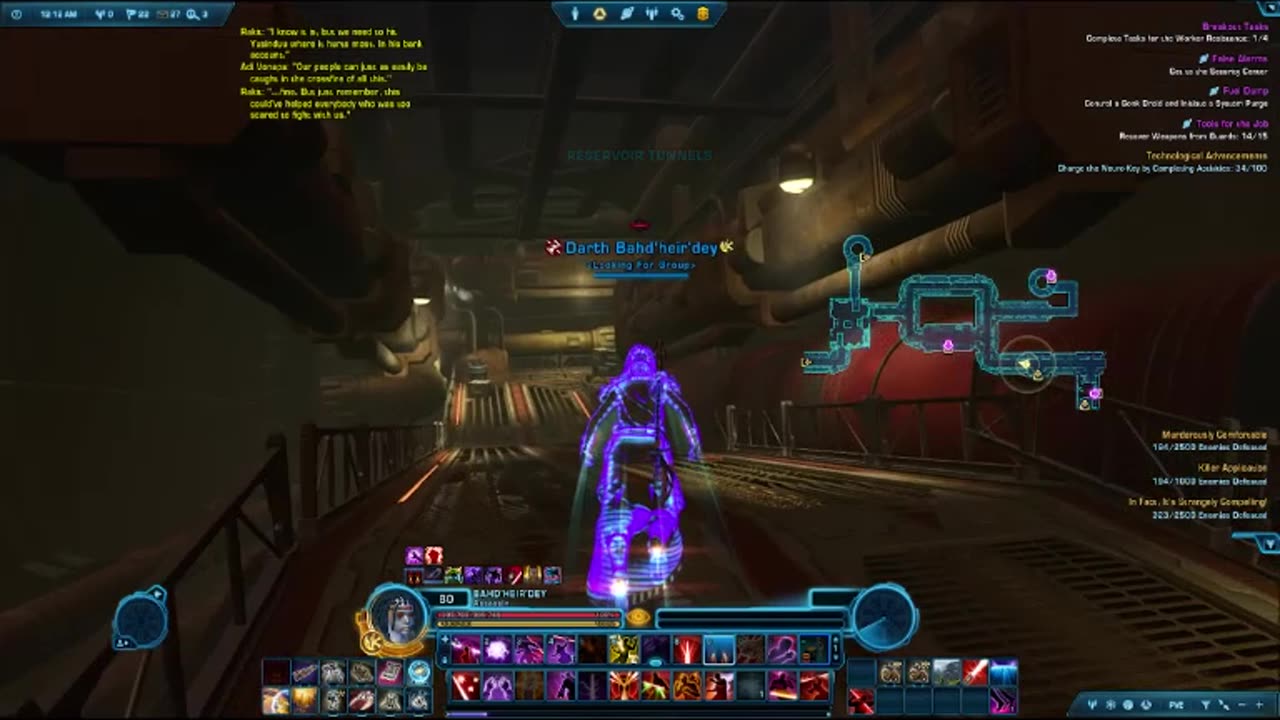Collapse the quest tracker with the right-edge arrow
This screenshot has width=1280, height=720.
pos(1269,544)
